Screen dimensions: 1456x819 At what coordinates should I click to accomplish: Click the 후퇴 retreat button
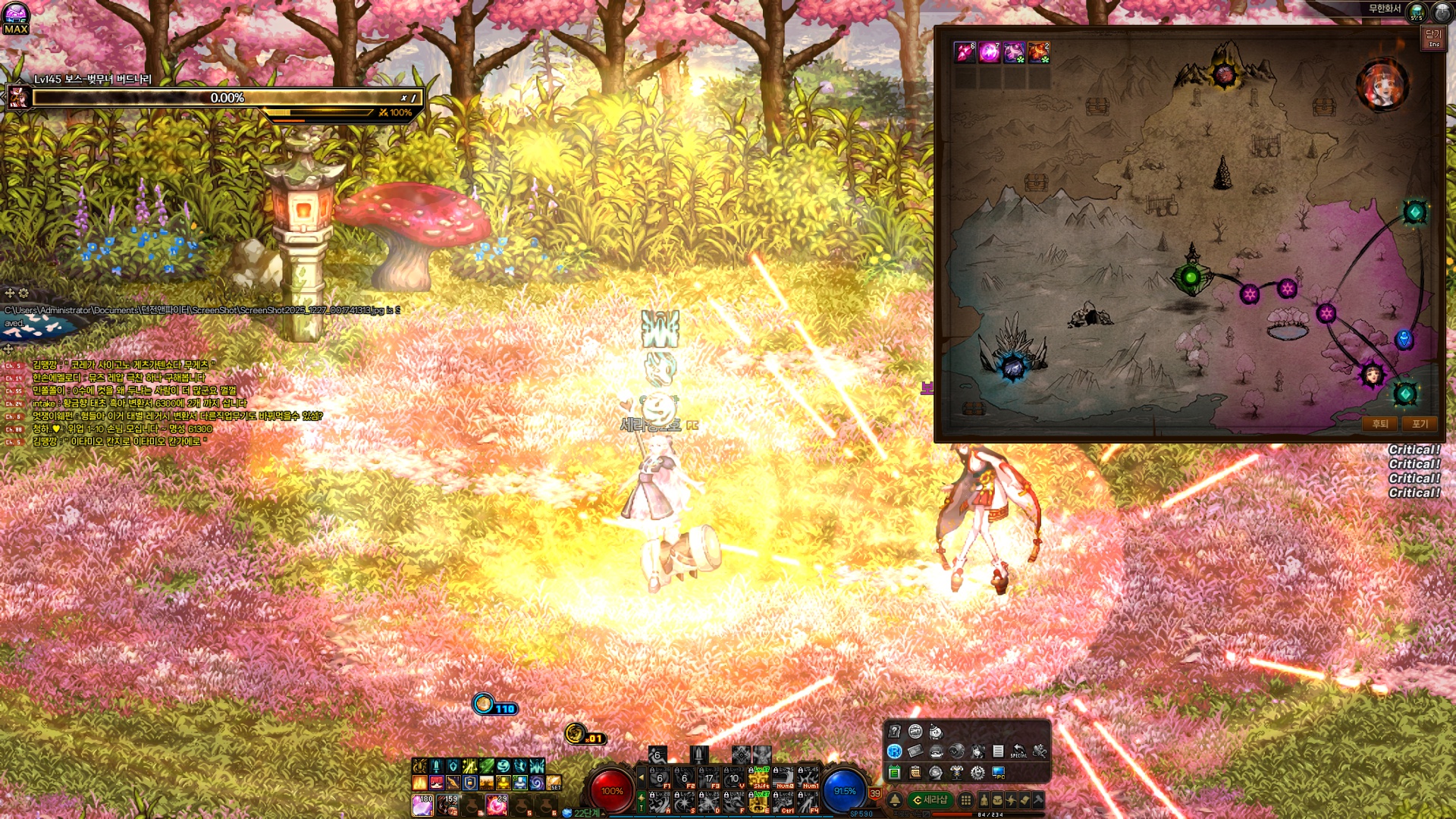coord(1379,424)
